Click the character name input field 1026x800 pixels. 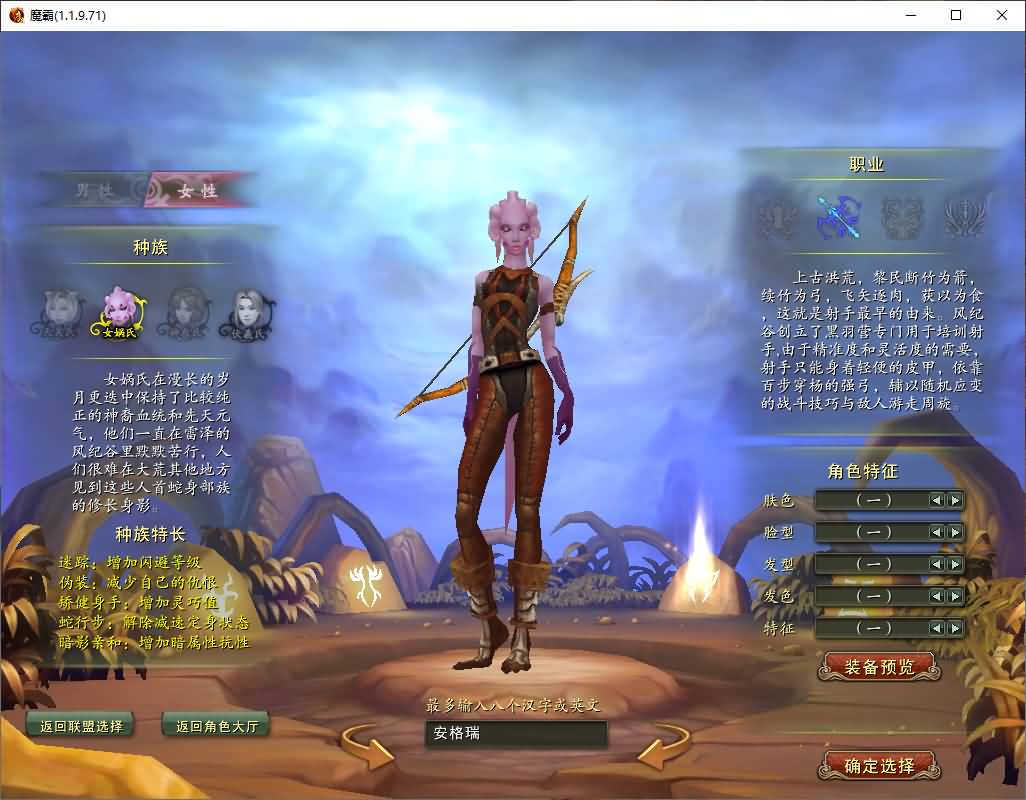tap(515, 734)
